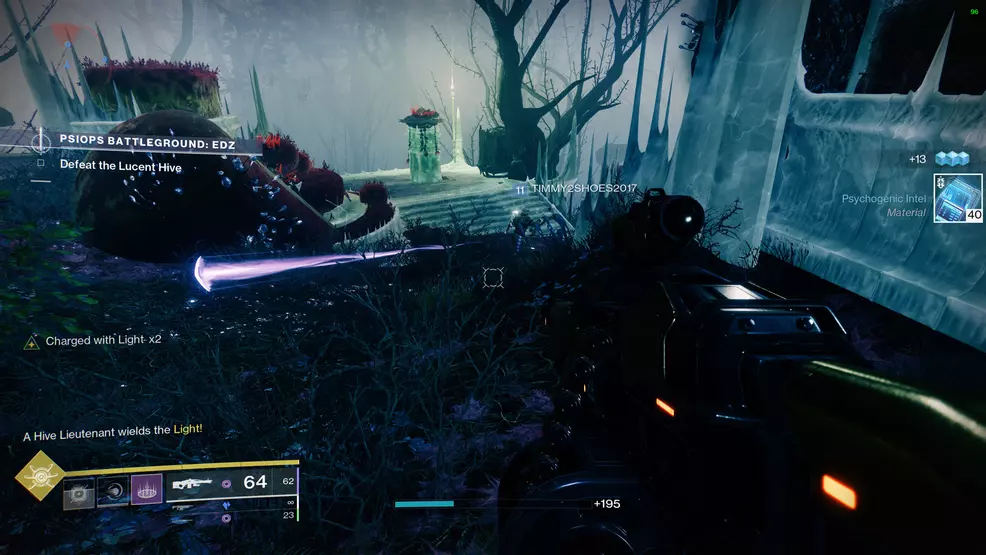This screenshot has height=555, width=986.
Task: Activate the purple rift class ability
Action: [146, 490]
